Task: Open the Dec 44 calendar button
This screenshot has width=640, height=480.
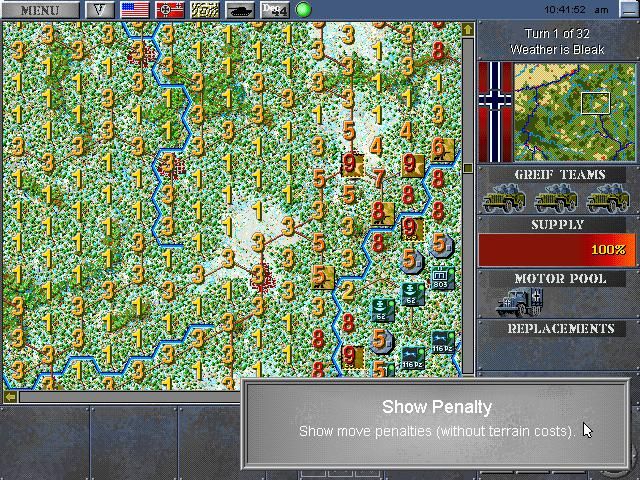Action: [x=274, y=10]
